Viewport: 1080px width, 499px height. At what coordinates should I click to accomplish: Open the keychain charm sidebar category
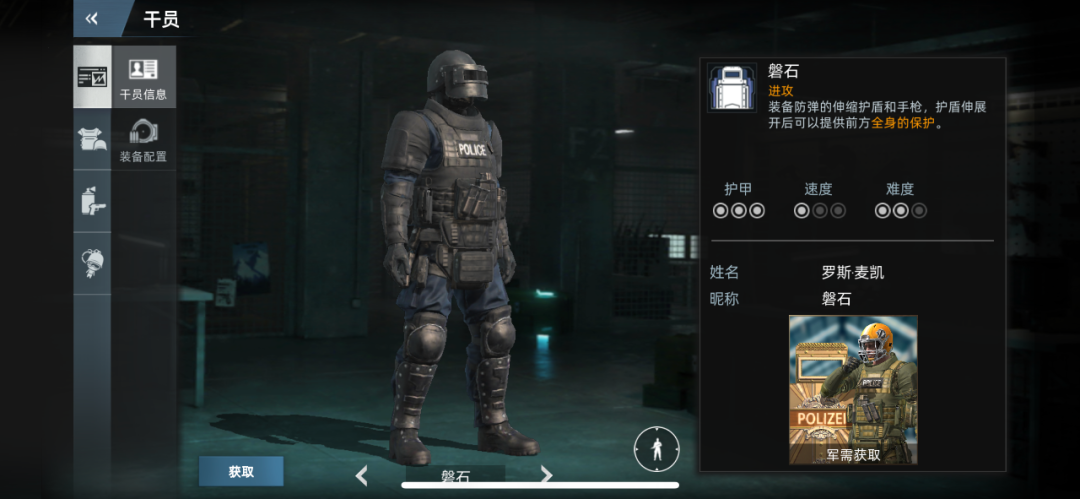pos(92,262)
